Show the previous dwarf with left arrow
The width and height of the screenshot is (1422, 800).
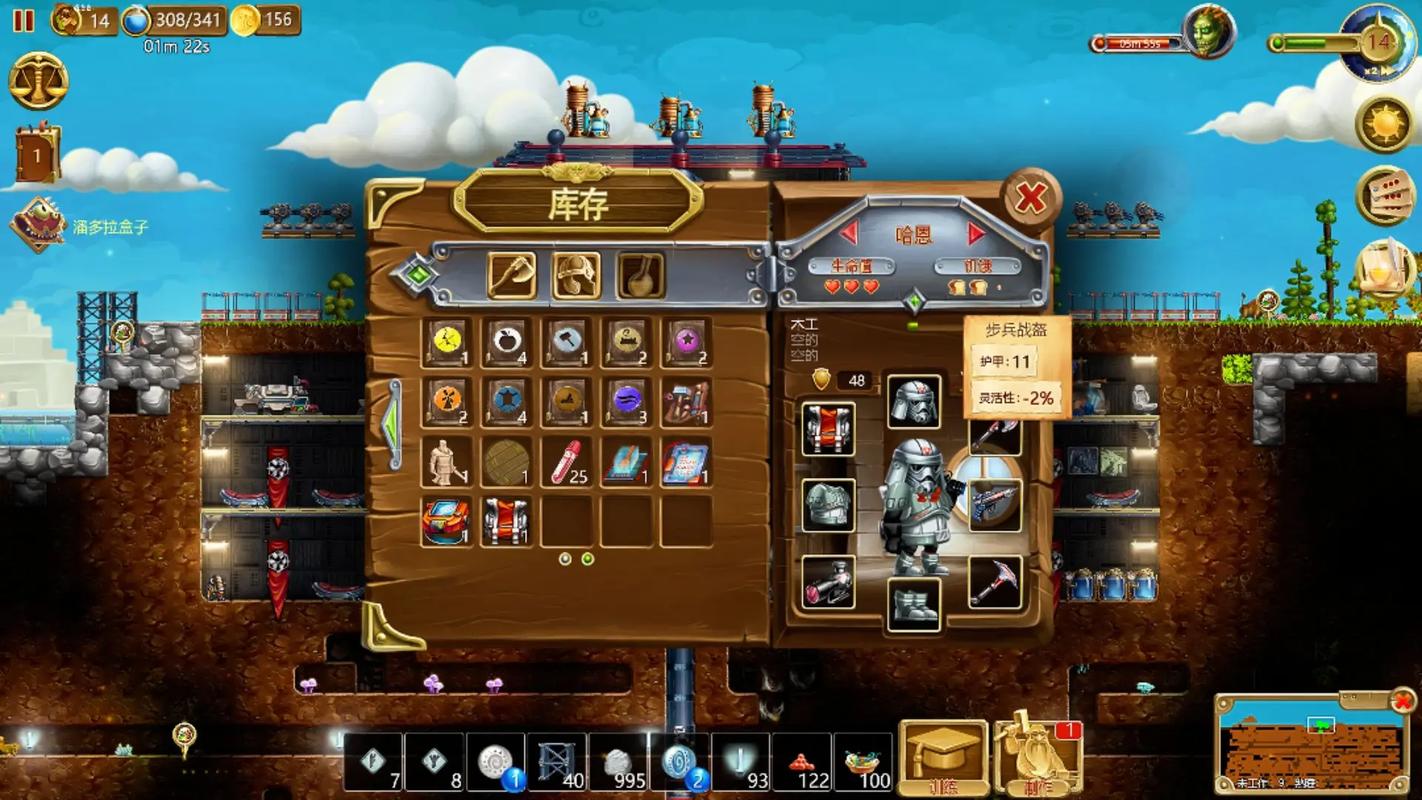849,234
